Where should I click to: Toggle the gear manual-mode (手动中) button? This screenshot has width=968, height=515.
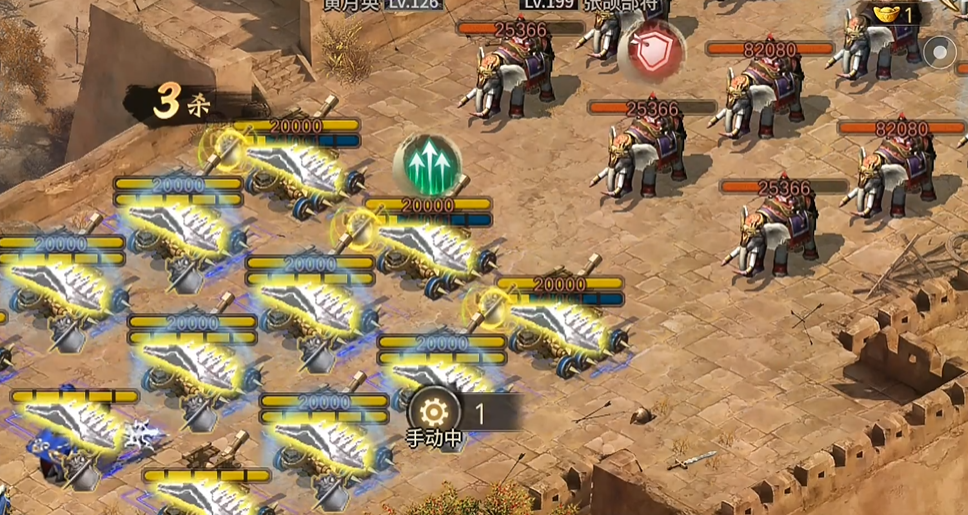tap(434, 412)
